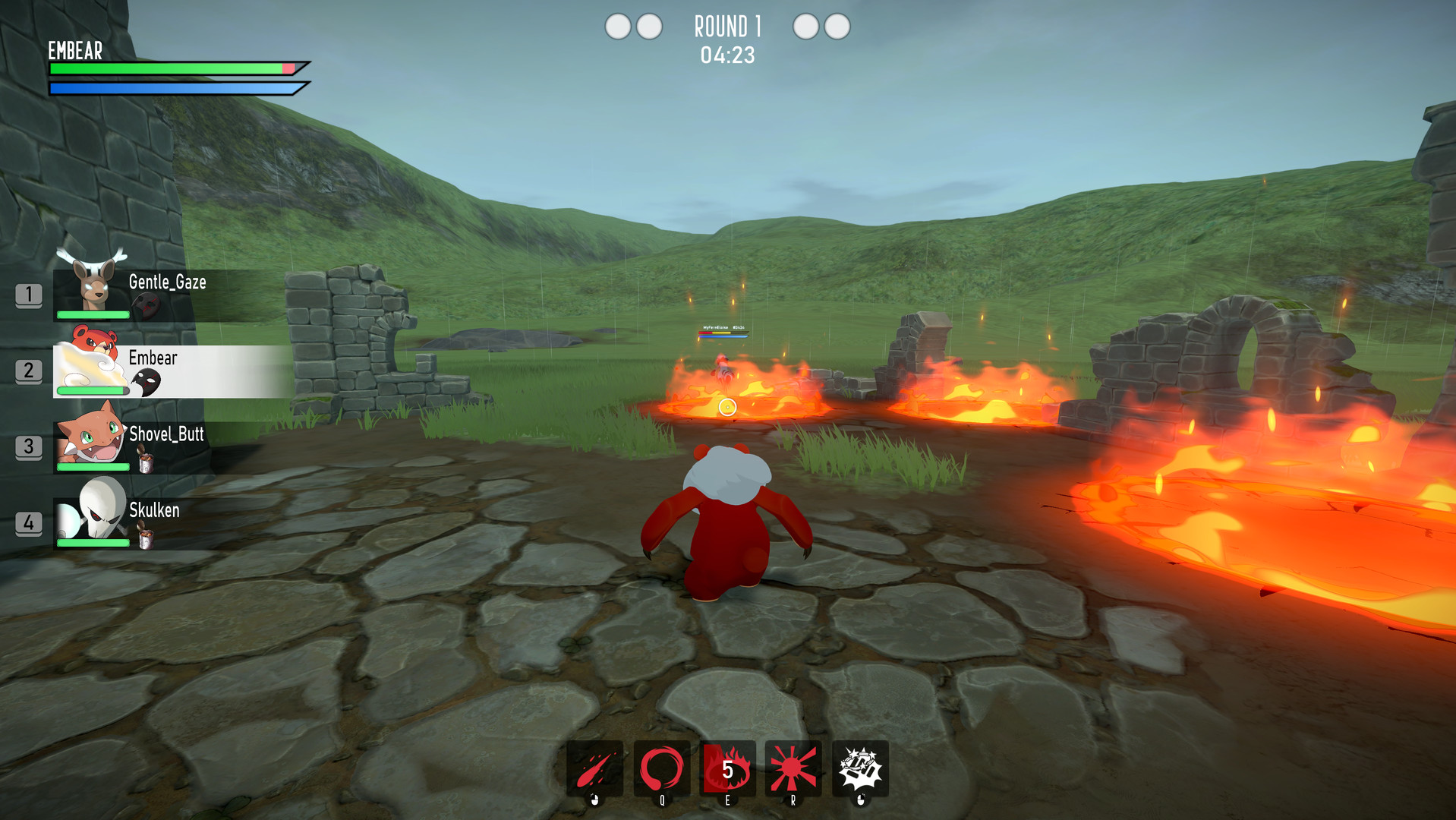Click the second round circle right of the timer

click(x=837, y=27)
